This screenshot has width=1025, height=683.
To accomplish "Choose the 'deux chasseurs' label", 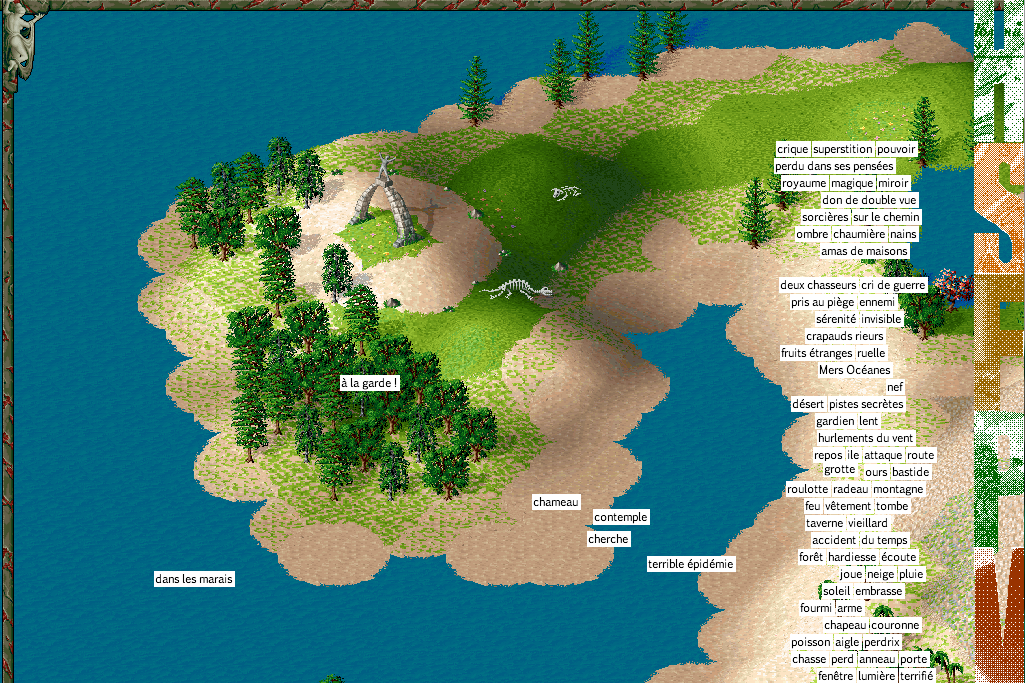I will (x=818, y=285).
